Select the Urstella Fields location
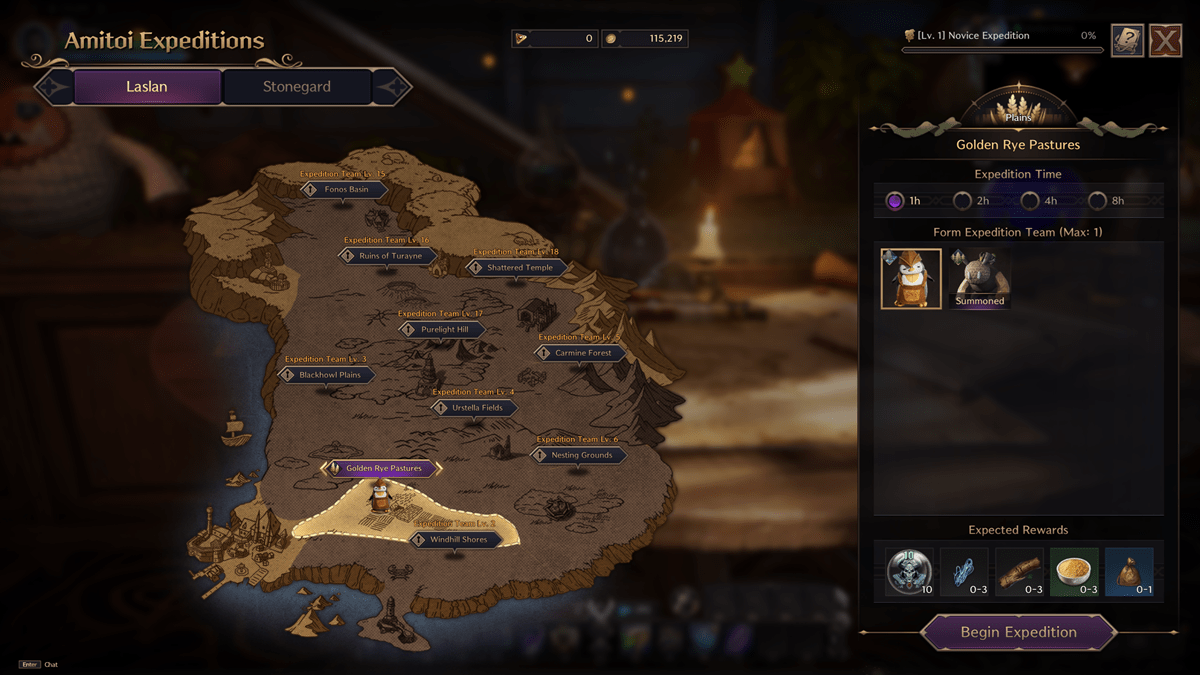Screen dimensions: 1200x675 point(476,408)
